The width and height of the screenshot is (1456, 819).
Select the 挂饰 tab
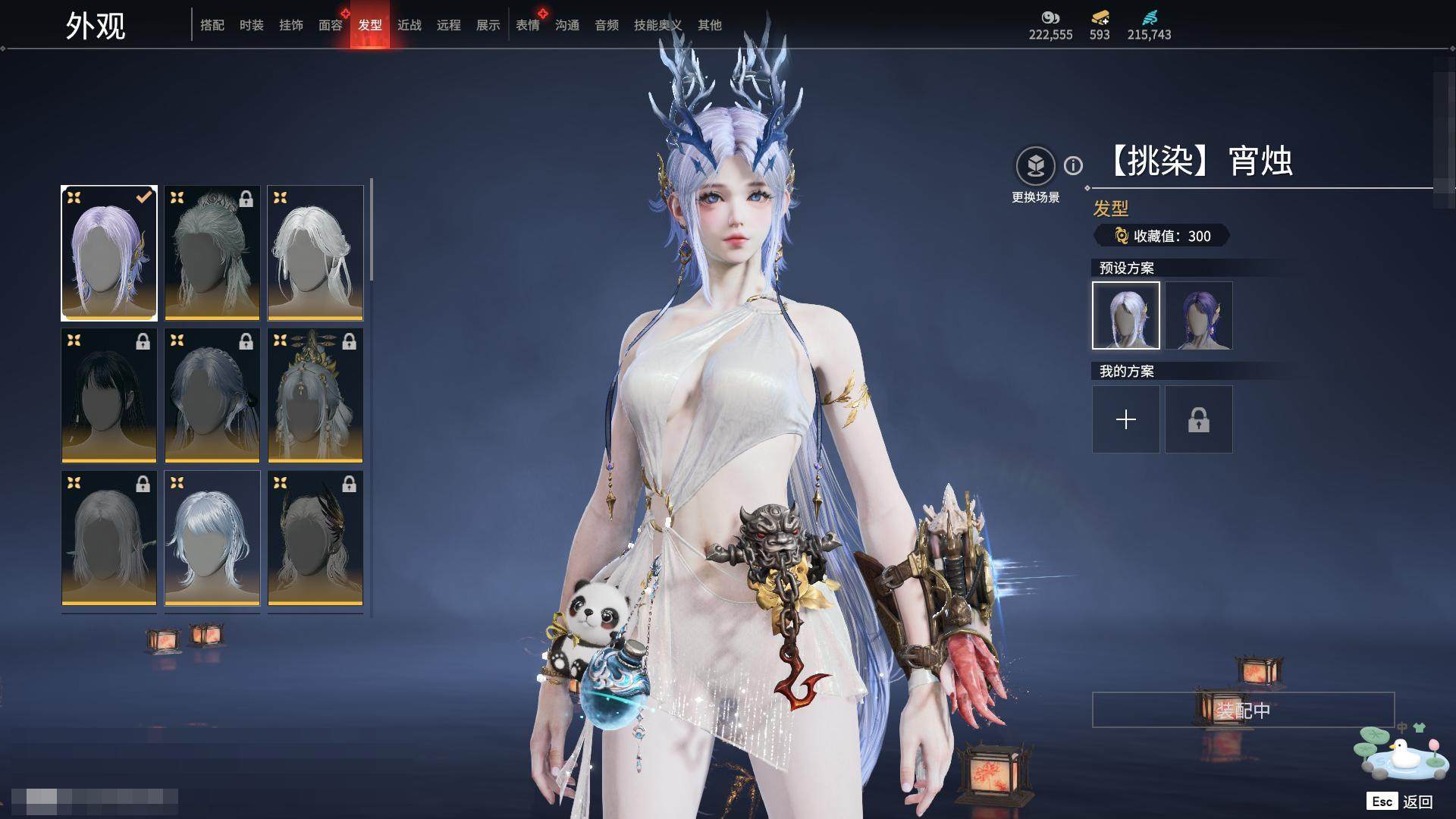pos(291,25)
